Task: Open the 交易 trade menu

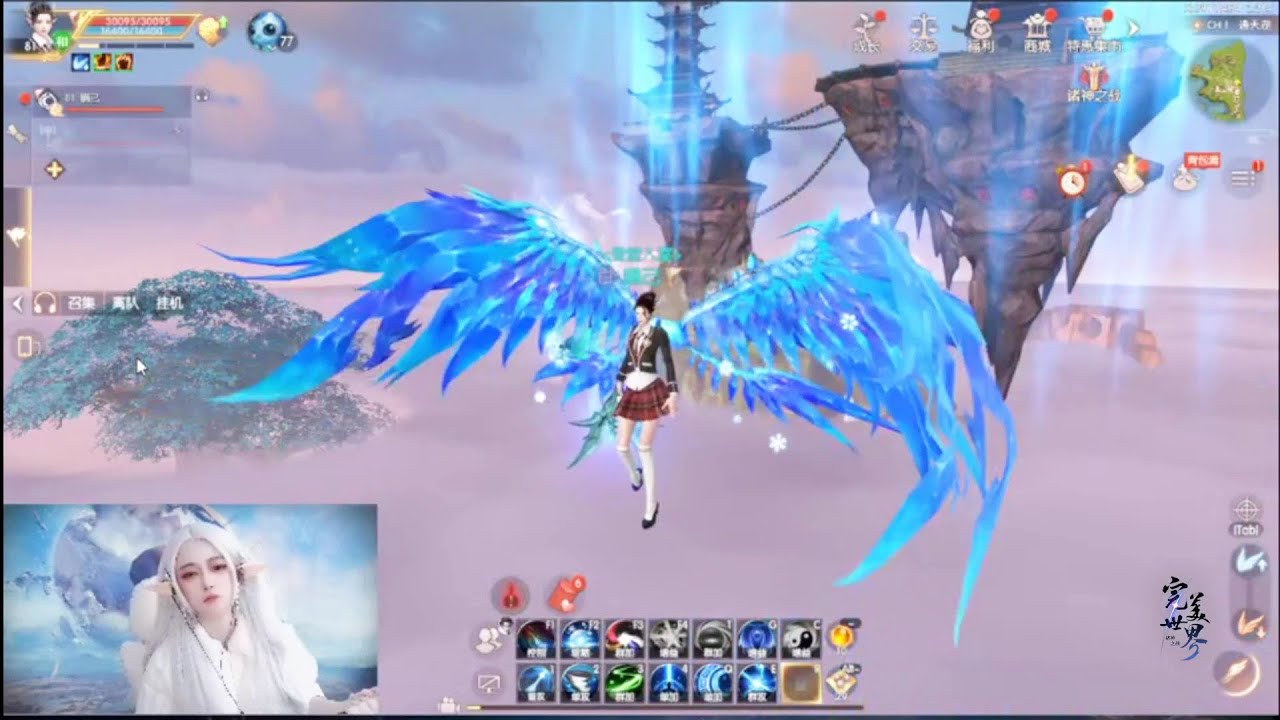Action: click(924, 29)
